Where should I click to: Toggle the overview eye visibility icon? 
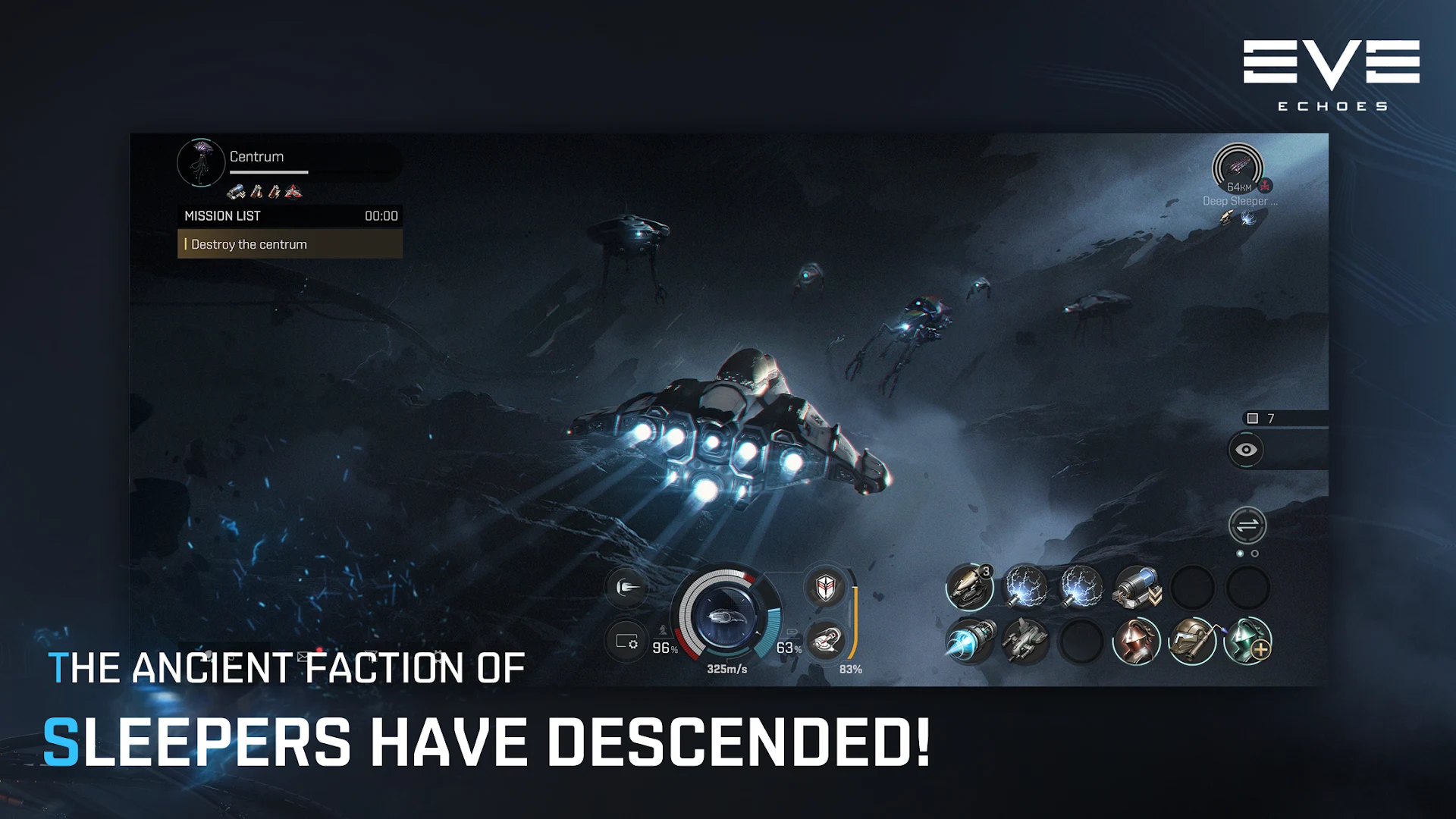tap(1247, 449)
